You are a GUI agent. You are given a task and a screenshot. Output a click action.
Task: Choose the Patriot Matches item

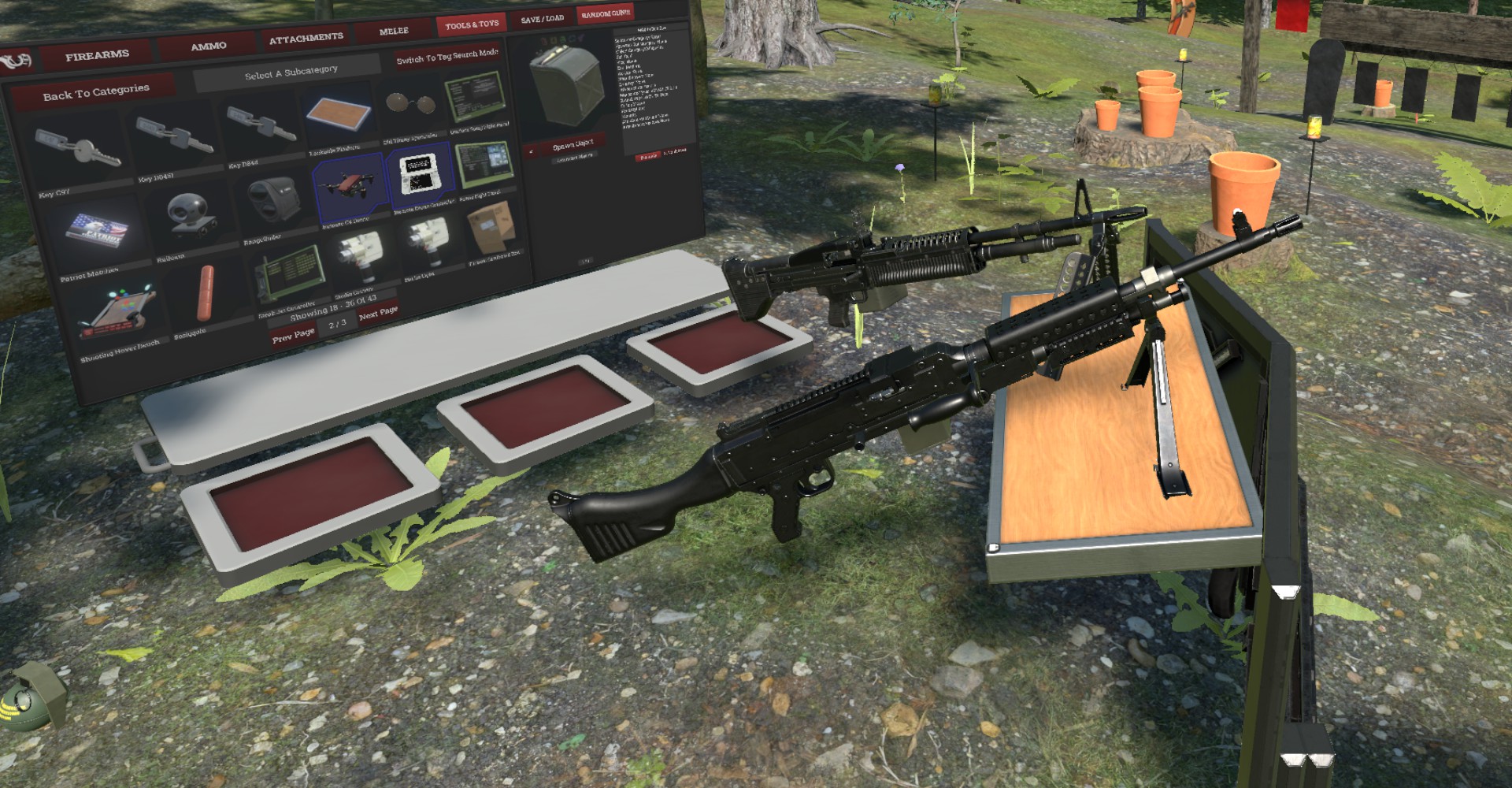pos(94,230)
